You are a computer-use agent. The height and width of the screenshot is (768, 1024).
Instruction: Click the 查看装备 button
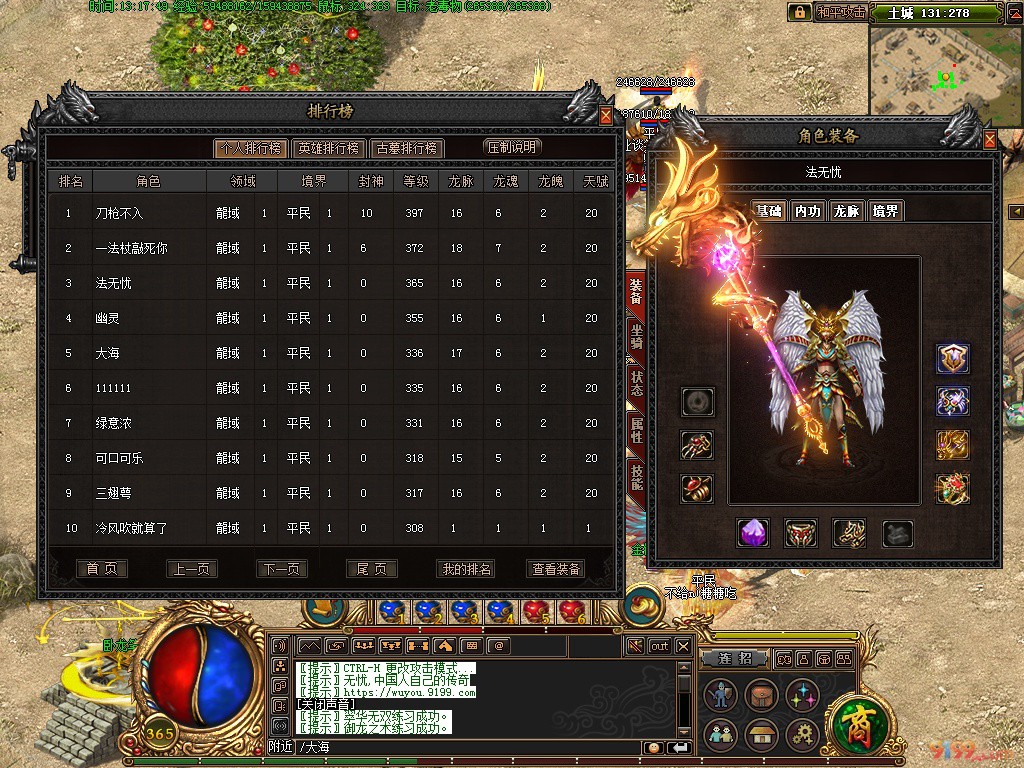coord(556,569)
